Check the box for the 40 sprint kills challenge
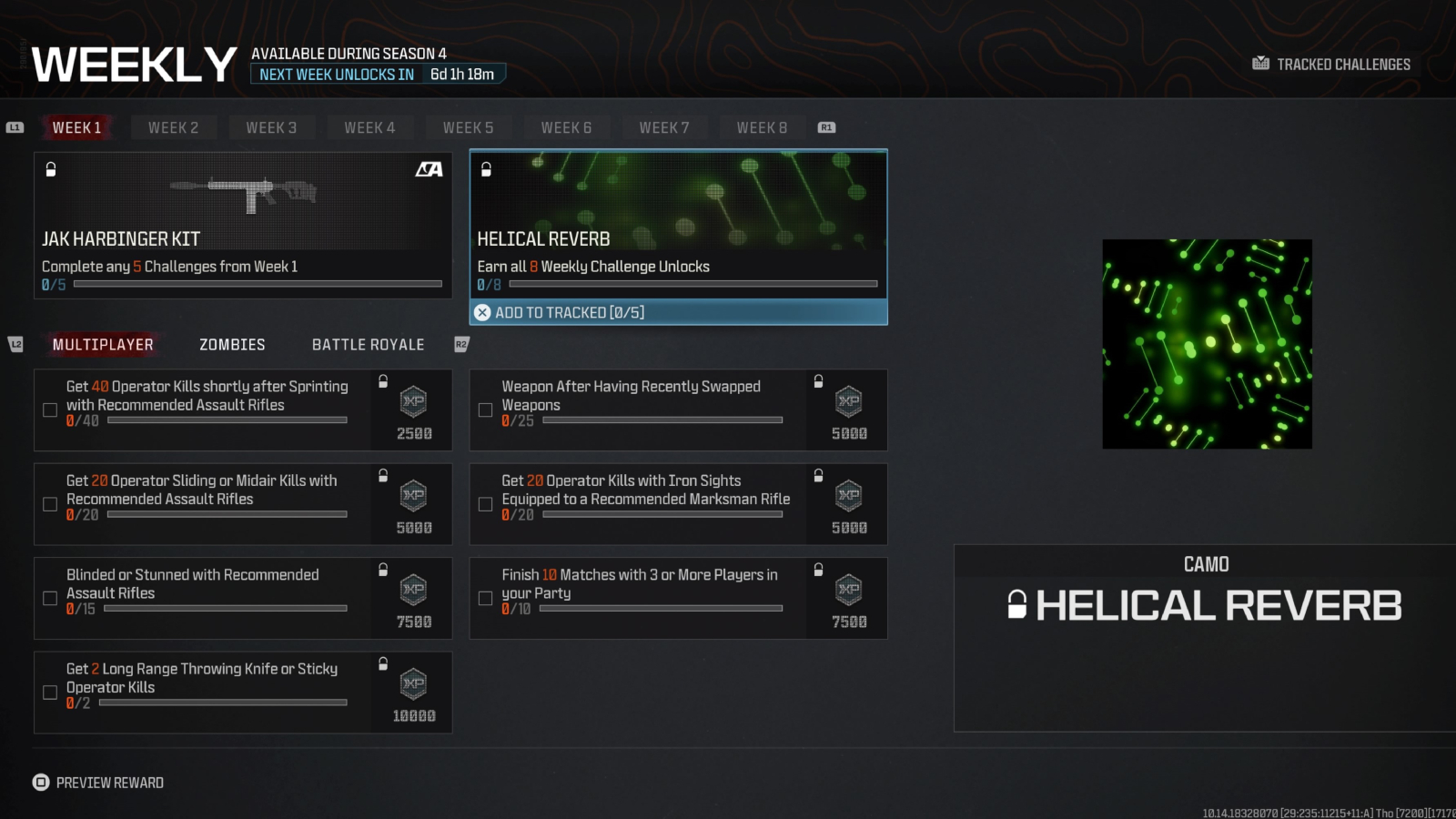1456x819 pixels. click(50, 409)
